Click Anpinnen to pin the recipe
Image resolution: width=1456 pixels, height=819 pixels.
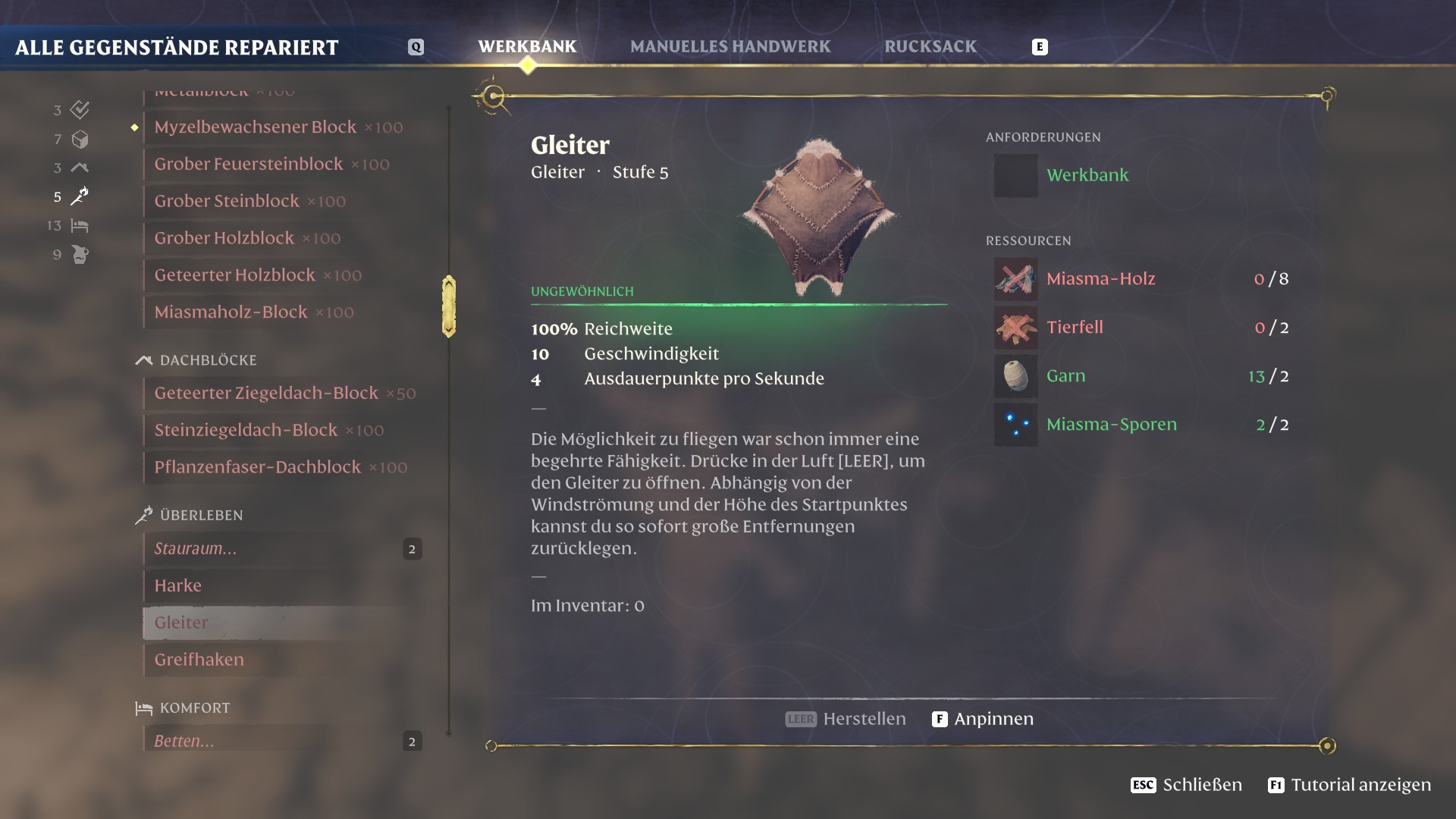pos(995,719)
